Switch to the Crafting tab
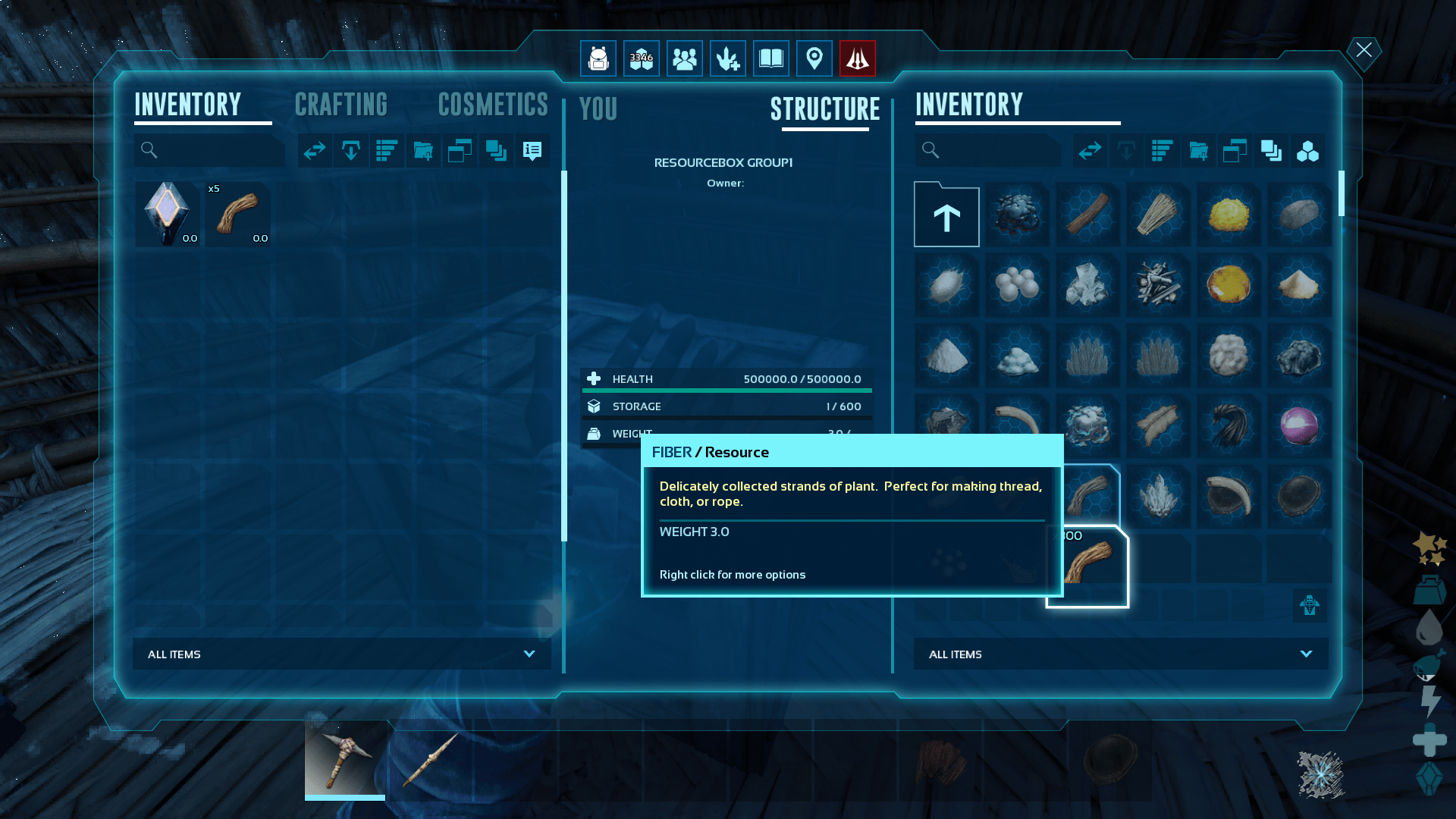The image size is (1456, 819). click(x=340, y=105)
